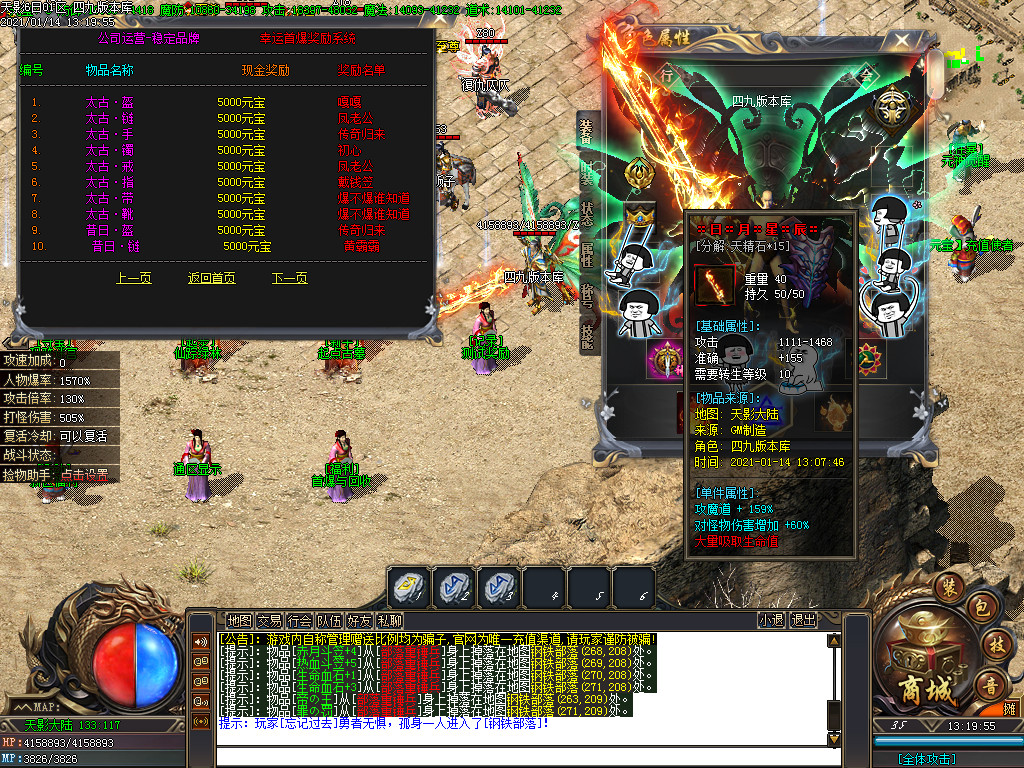Open the 商城 shop
The width and height of the screenshot is (1024, 768).
point(919,663)
